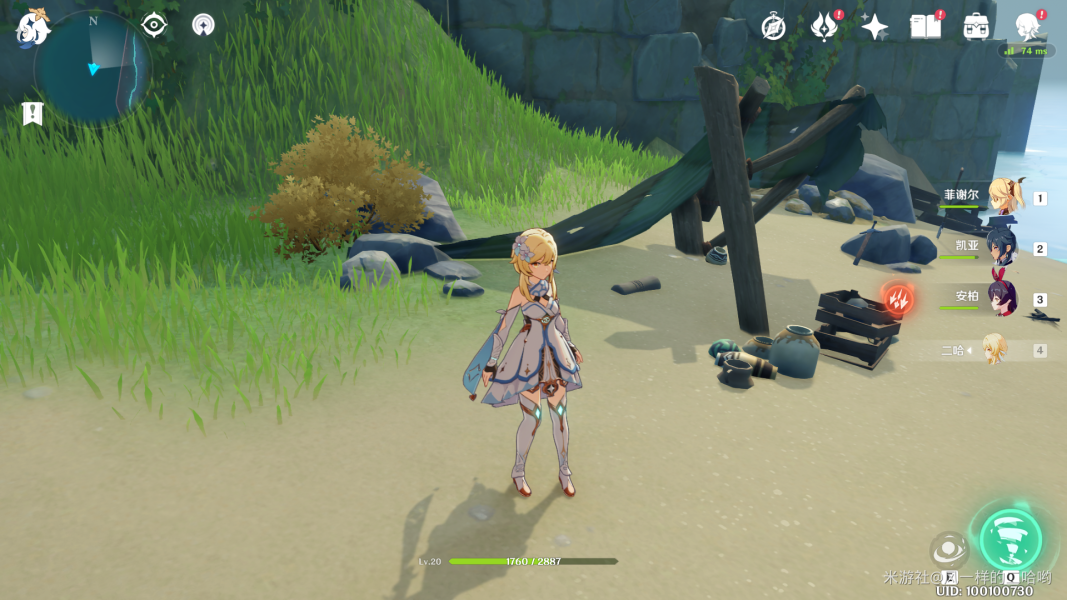Use the small grey swirl skill button
The width and height of the screenshot is (1067, 600).
pyautogui.click(x=947, y=549)
